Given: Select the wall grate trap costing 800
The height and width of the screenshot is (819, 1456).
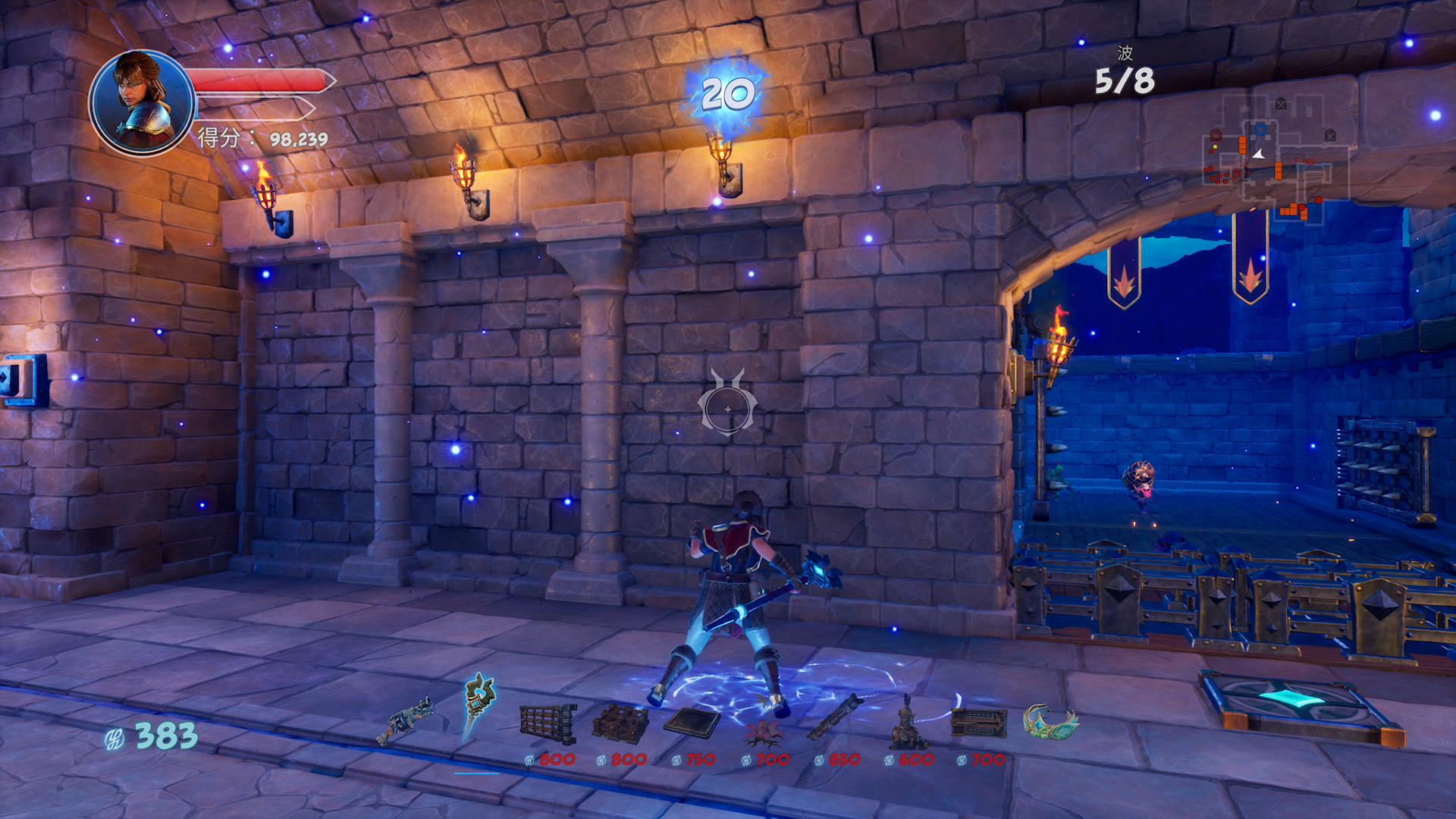Looking at the screenshot, I should [548, 722].
